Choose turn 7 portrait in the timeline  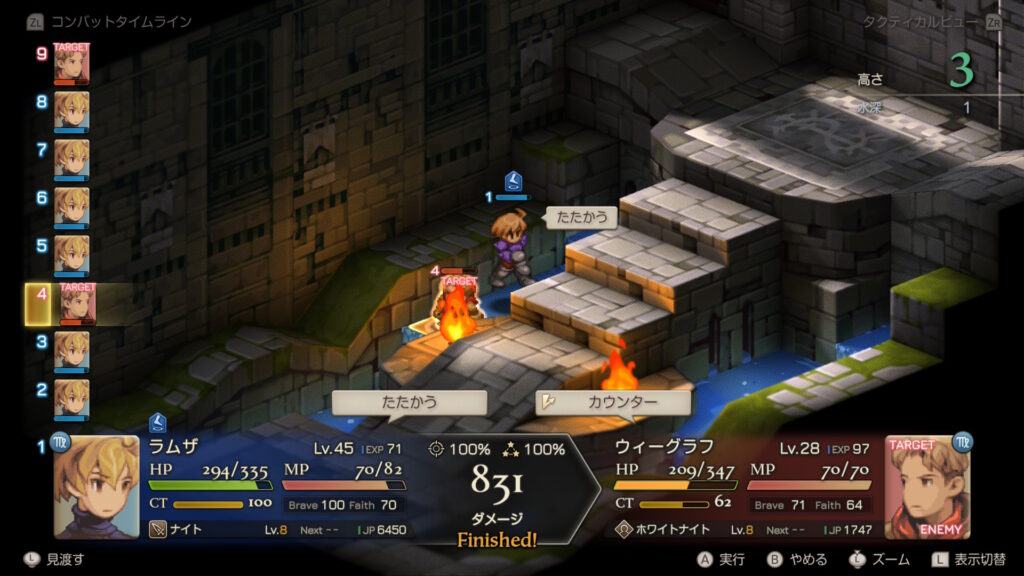pos(71,159)
